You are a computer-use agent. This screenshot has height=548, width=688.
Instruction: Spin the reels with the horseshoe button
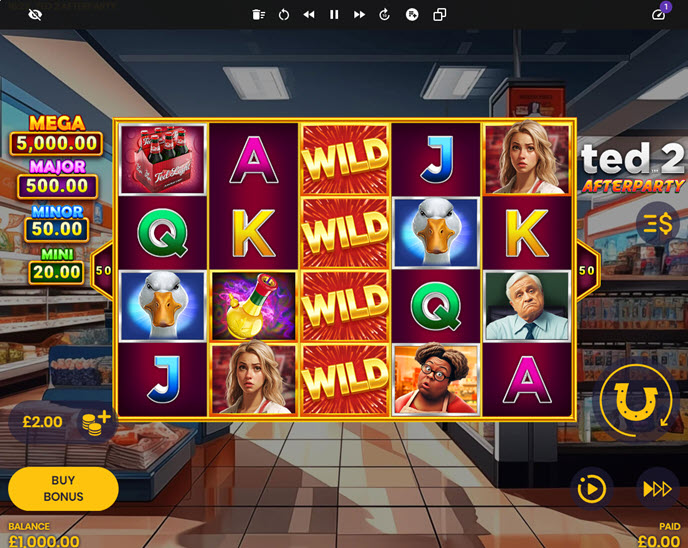[633, 401]
